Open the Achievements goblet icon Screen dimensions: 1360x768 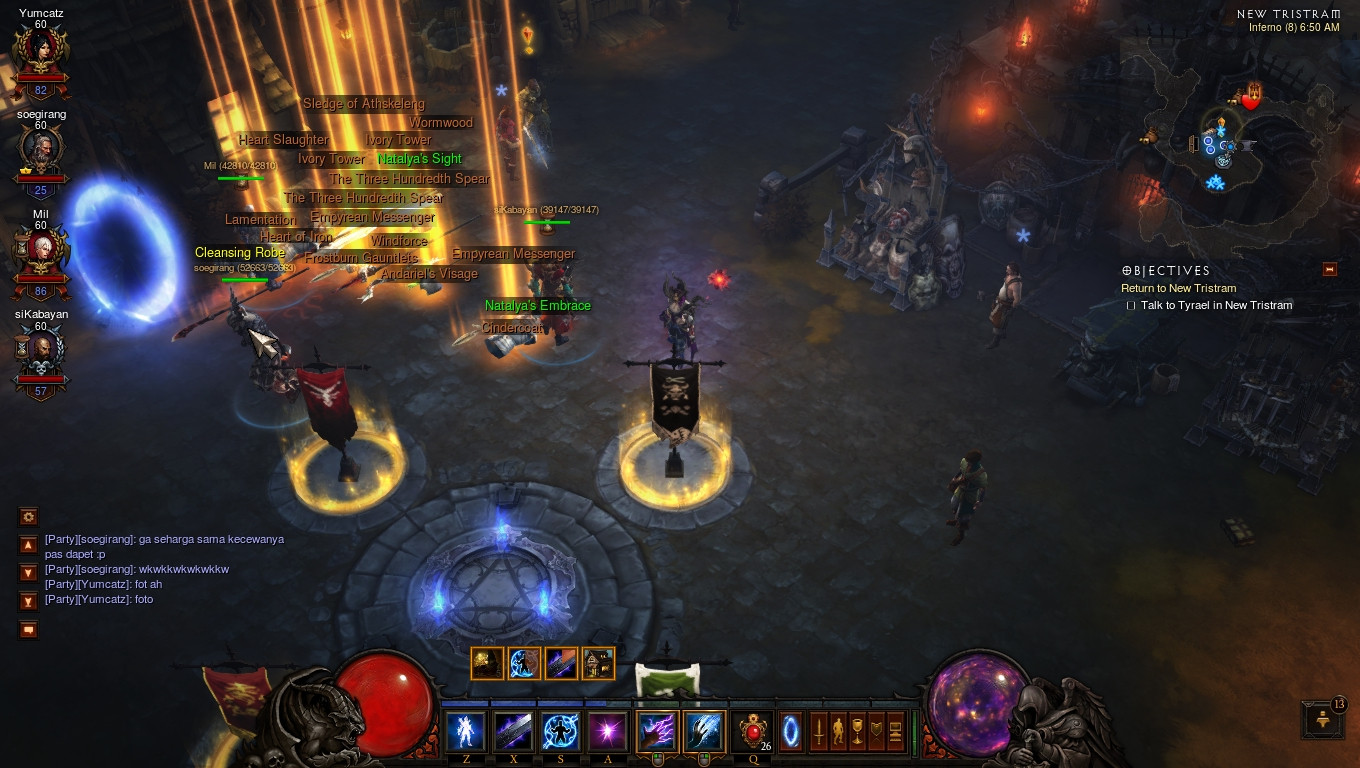tap(856, 731)
